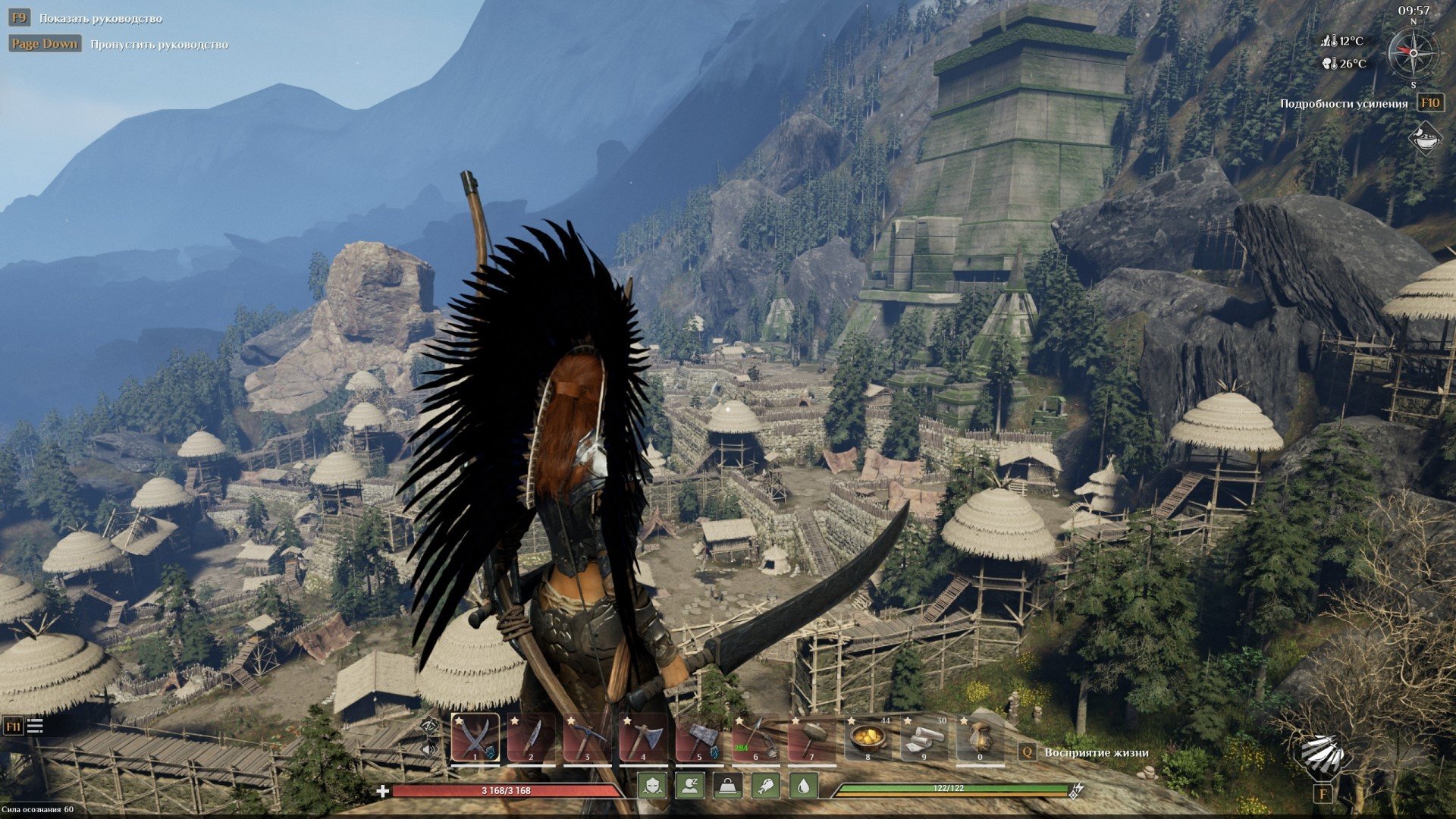
Task: Check the meat hunger status icon
Action: click(766, 786)
